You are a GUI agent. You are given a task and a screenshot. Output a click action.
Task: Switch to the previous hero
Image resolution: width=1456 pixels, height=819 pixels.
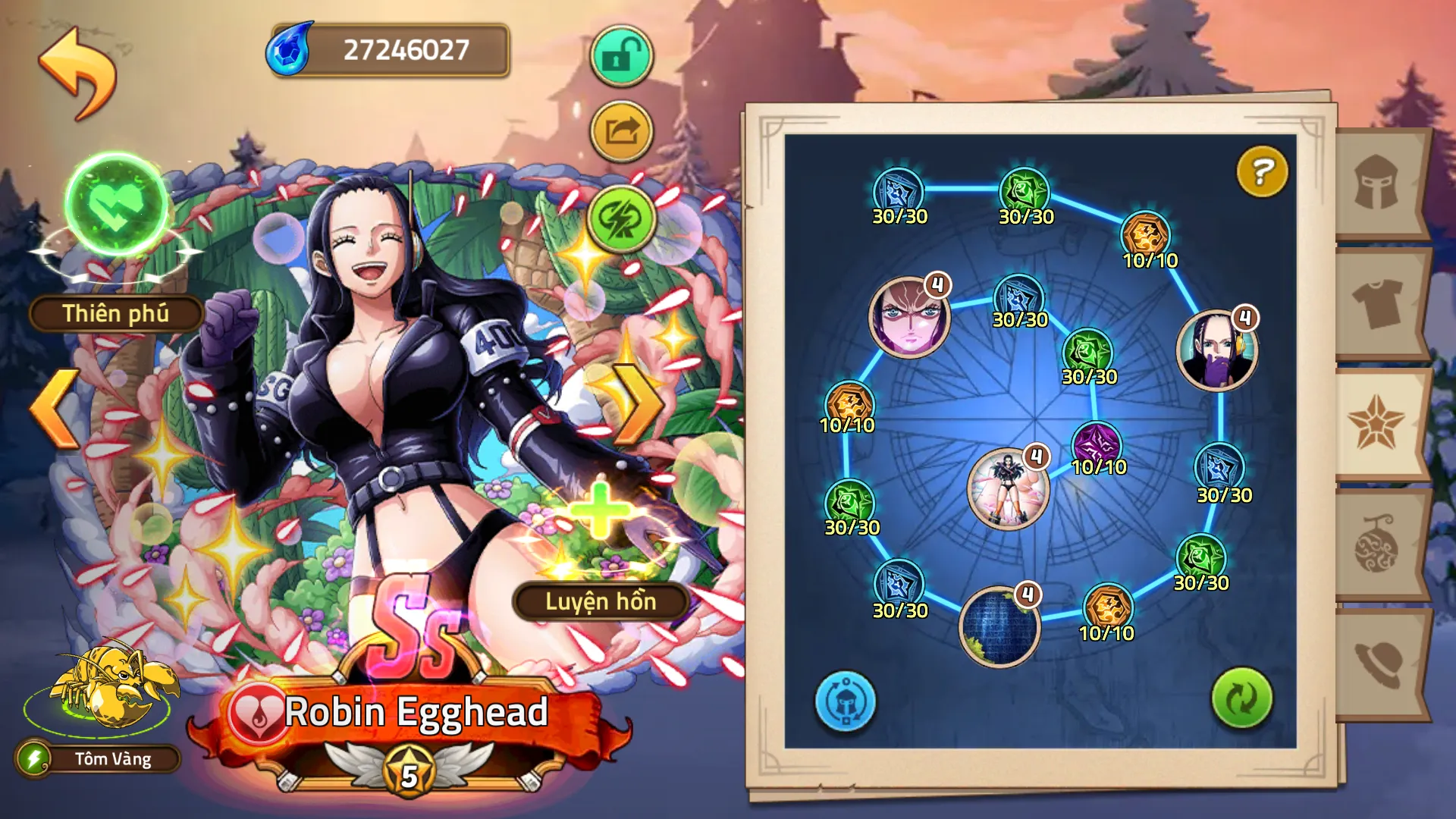coord(56,408)
